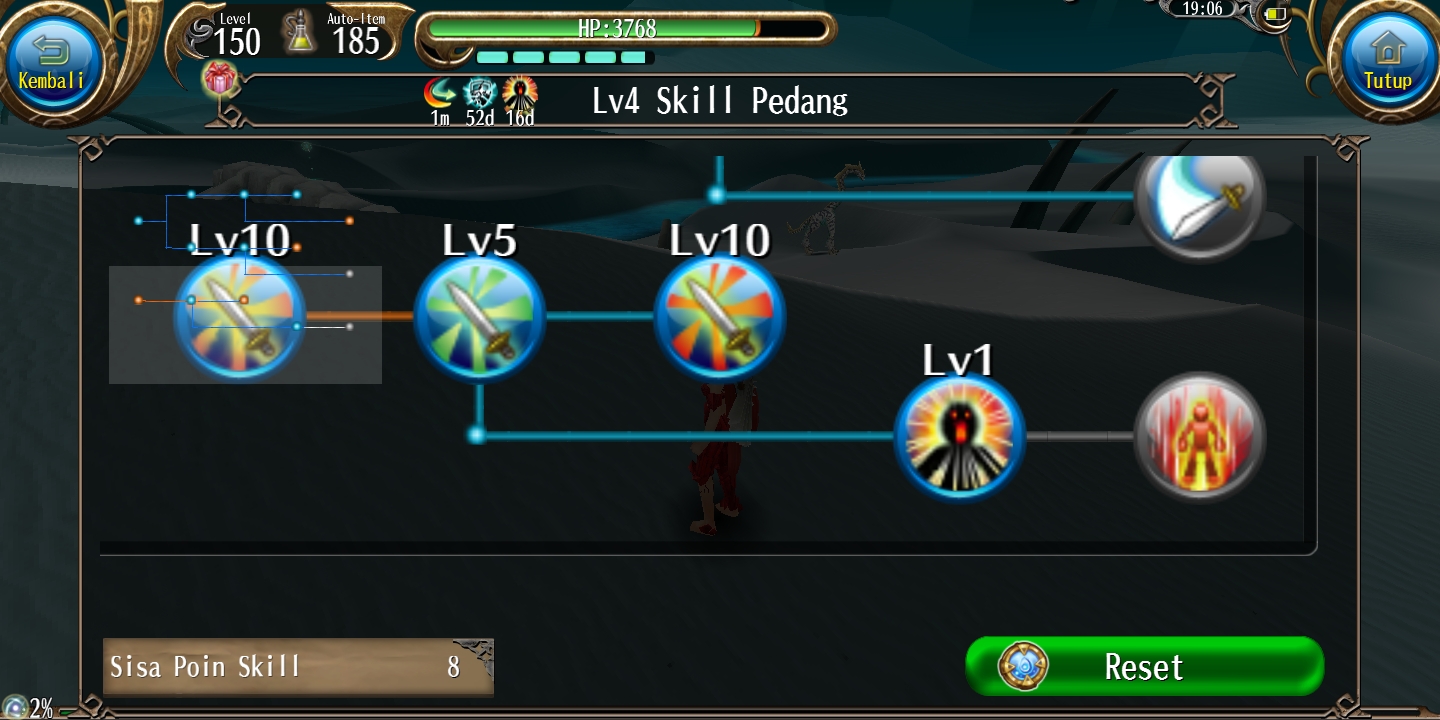Open the second Lv10 sword skill node
1440x720 pixels.
coord(719,315)
